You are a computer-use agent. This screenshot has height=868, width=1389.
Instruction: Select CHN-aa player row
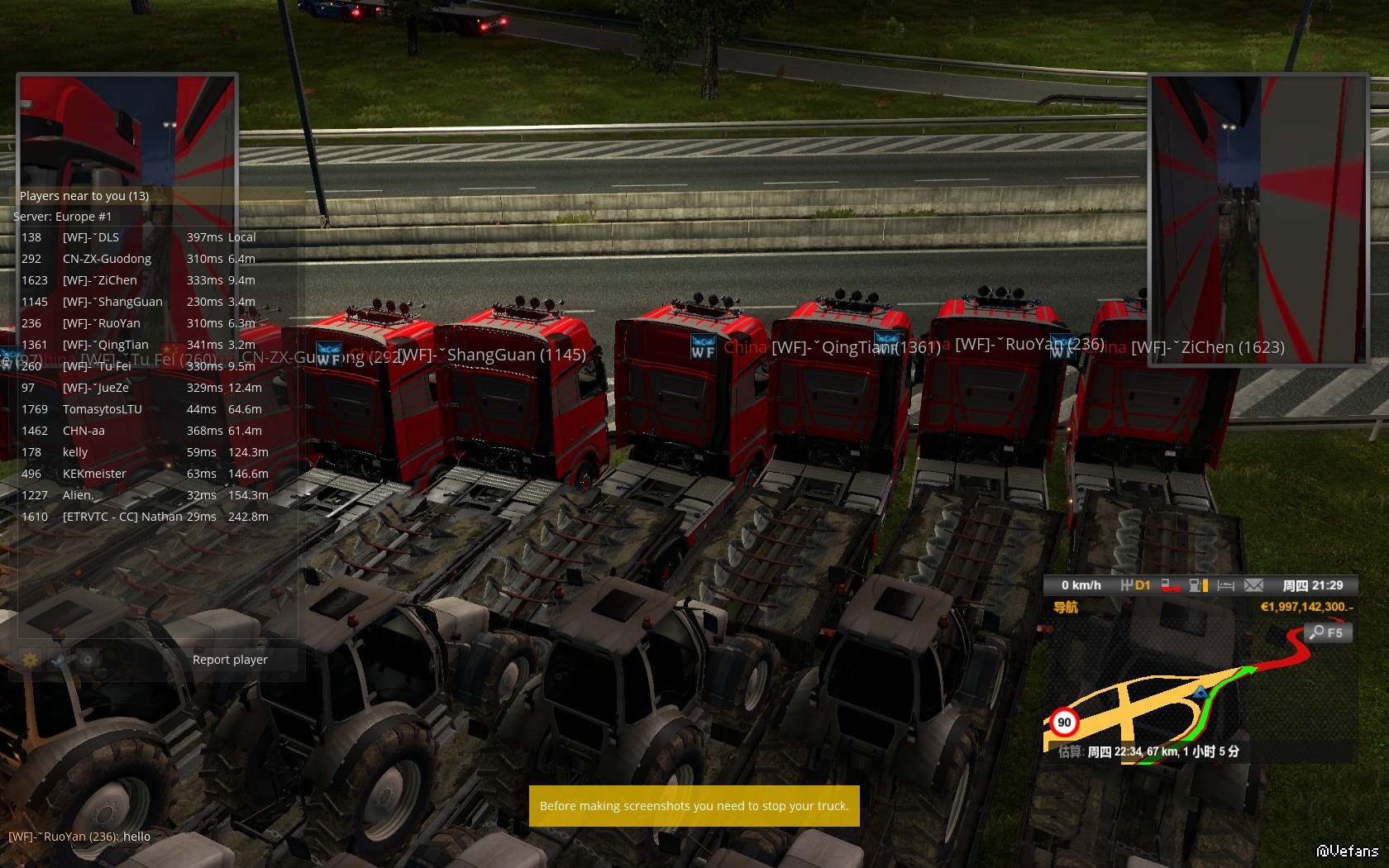(x=84, y=431)
